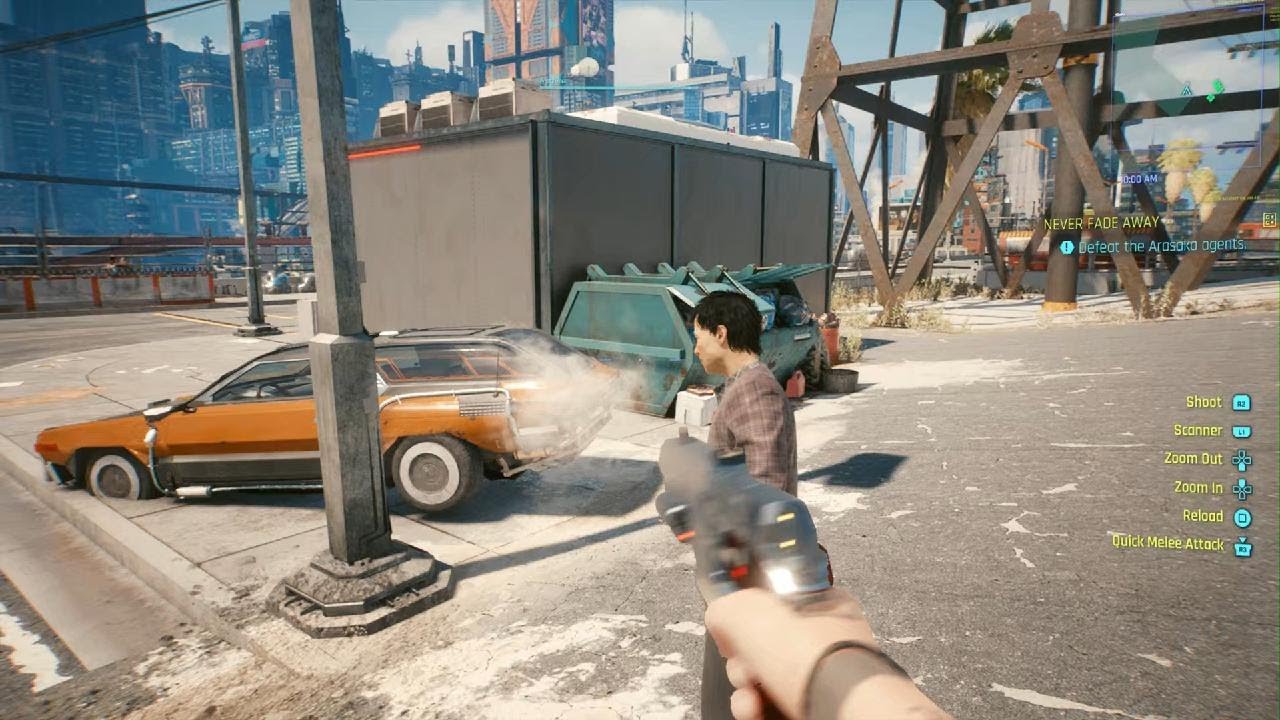The height and width of the screenshot is (720, 1280).
Task: Toggle the Quick Melee Attack hint
Action: [x=1170, y=544]
